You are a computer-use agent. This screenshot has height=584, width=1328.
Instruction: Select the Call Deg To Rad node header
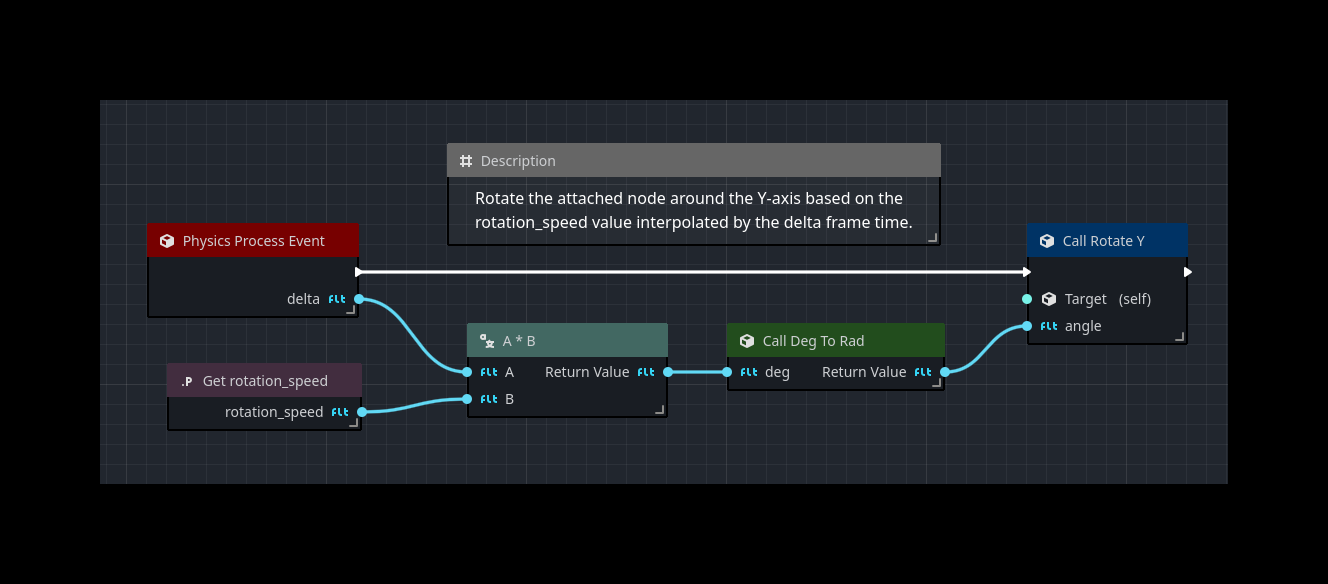pos(835,341)
